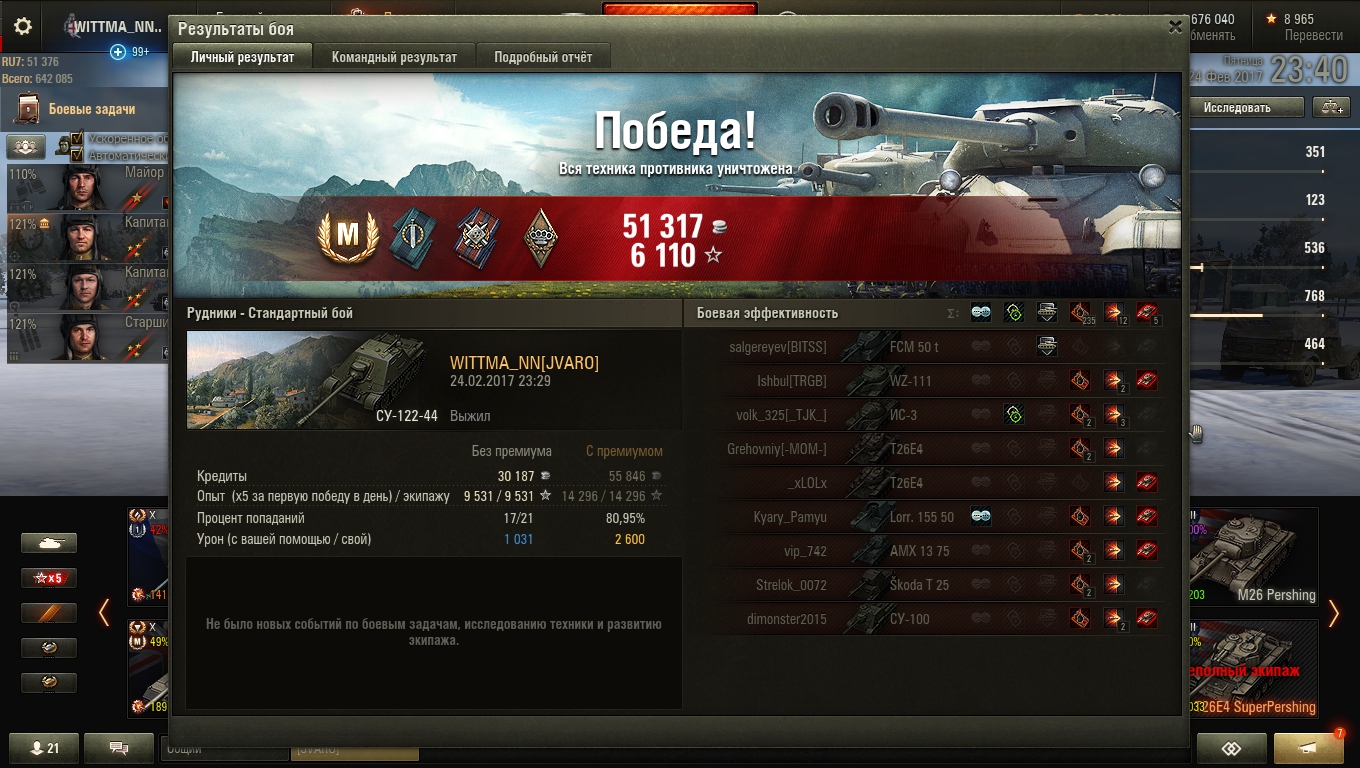Select the Личный результат tab
The image size is (1360, 768).
pyautogui.click(x=242, y=57)
